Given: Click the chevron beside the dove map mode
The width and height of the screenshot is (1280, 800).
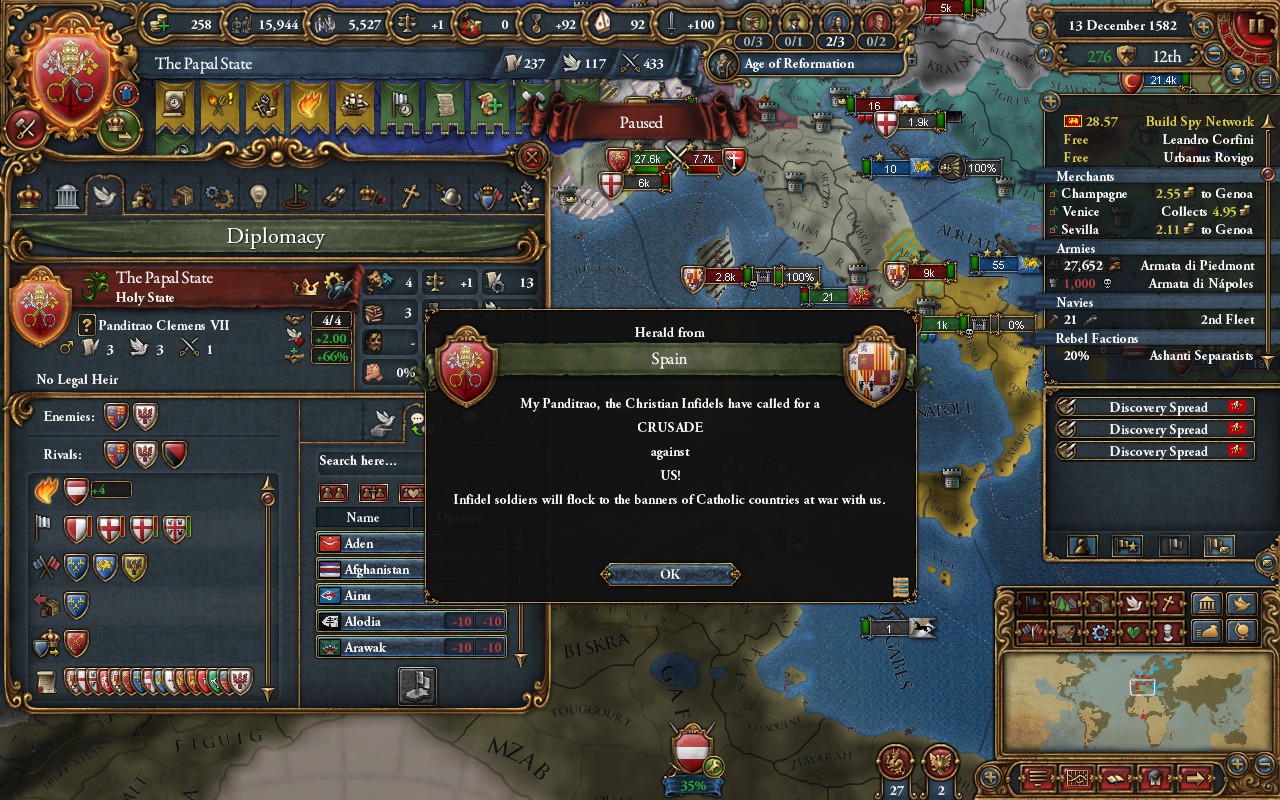Looking at the screenshot, I should click(1148, 603).
